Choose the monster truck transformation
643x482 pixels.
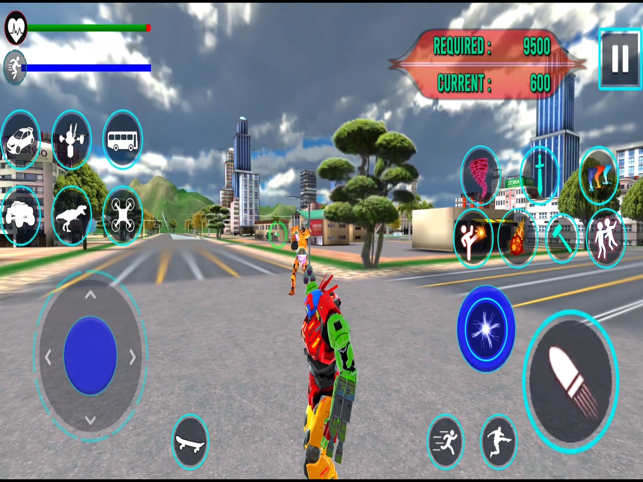(x=20, y=215)
